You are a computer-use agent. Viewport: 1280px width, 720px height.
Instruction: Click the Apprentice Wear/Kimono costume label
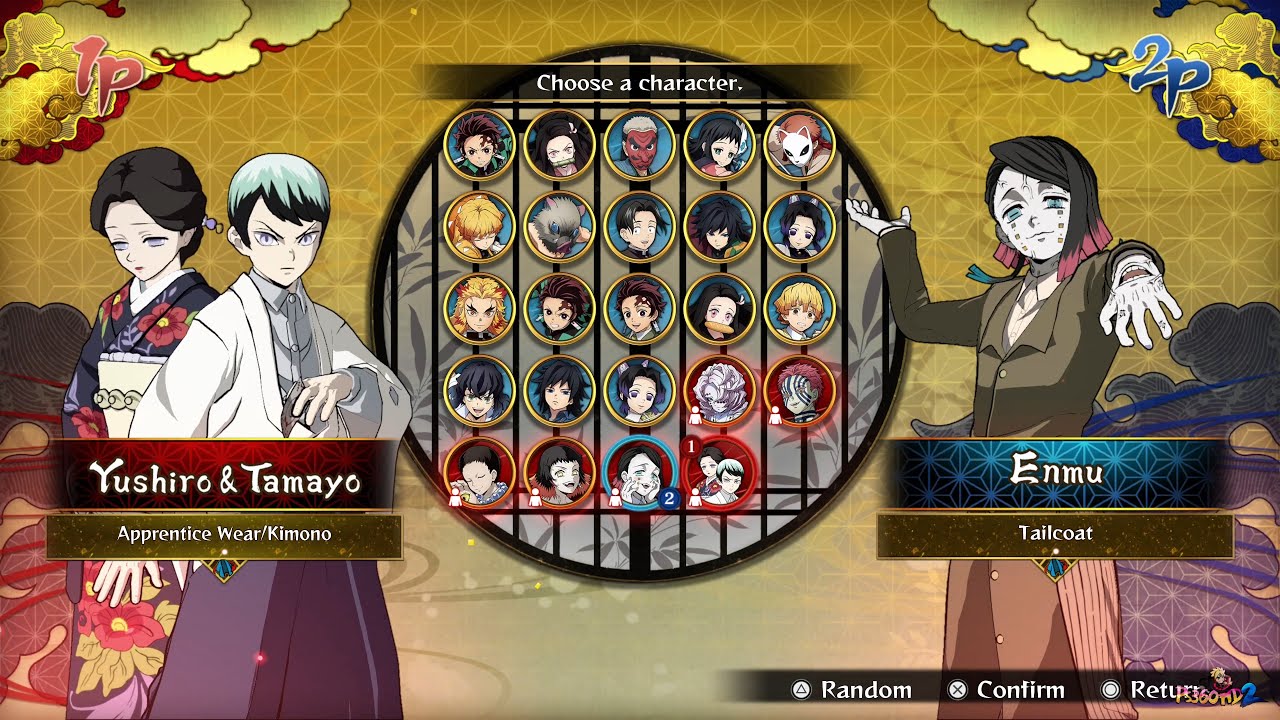pyautogui.click(x=224, y=534)
